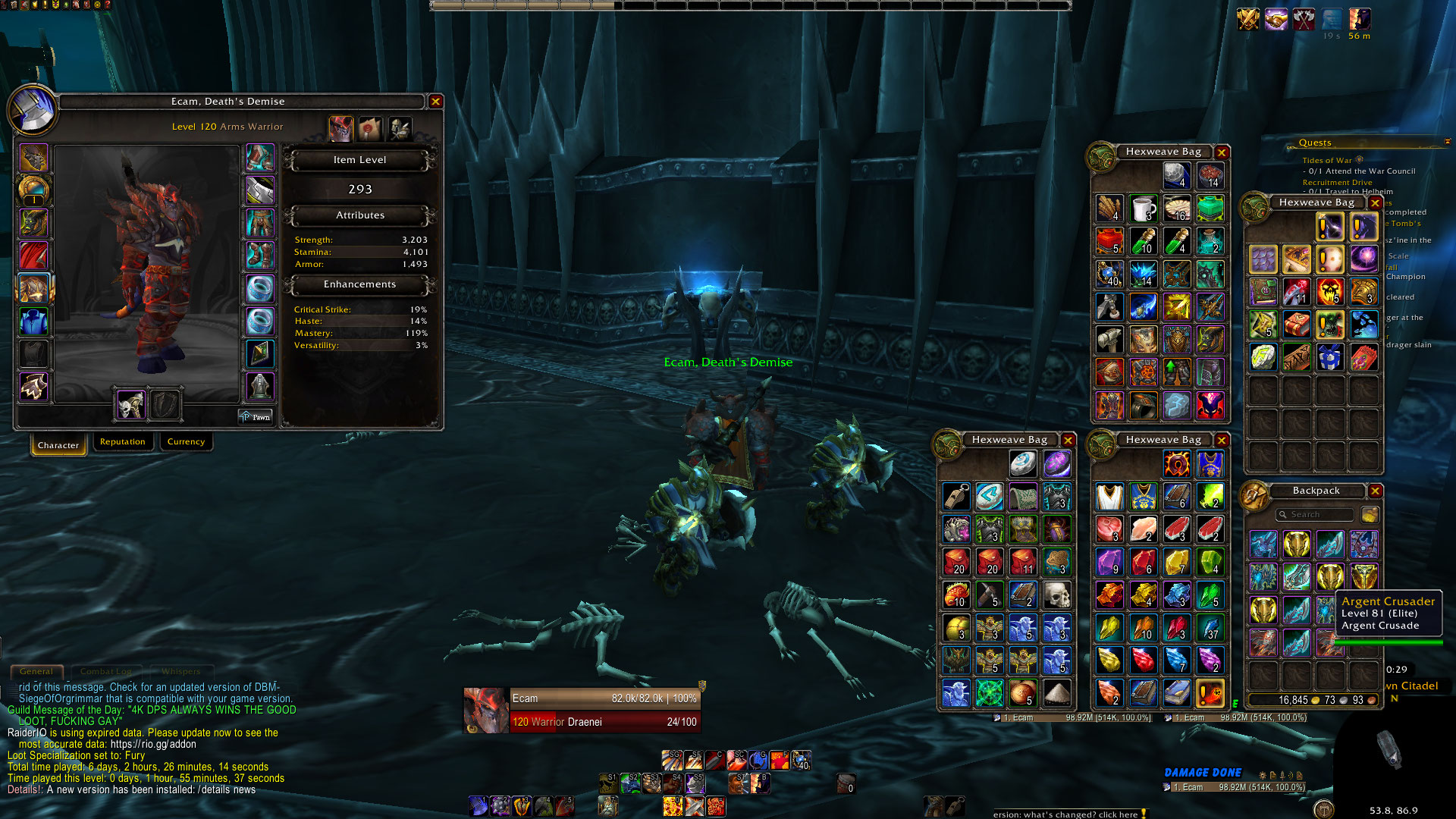Click the Item Level header
This screenshot has height=819, width=1456.
point(359,160)
